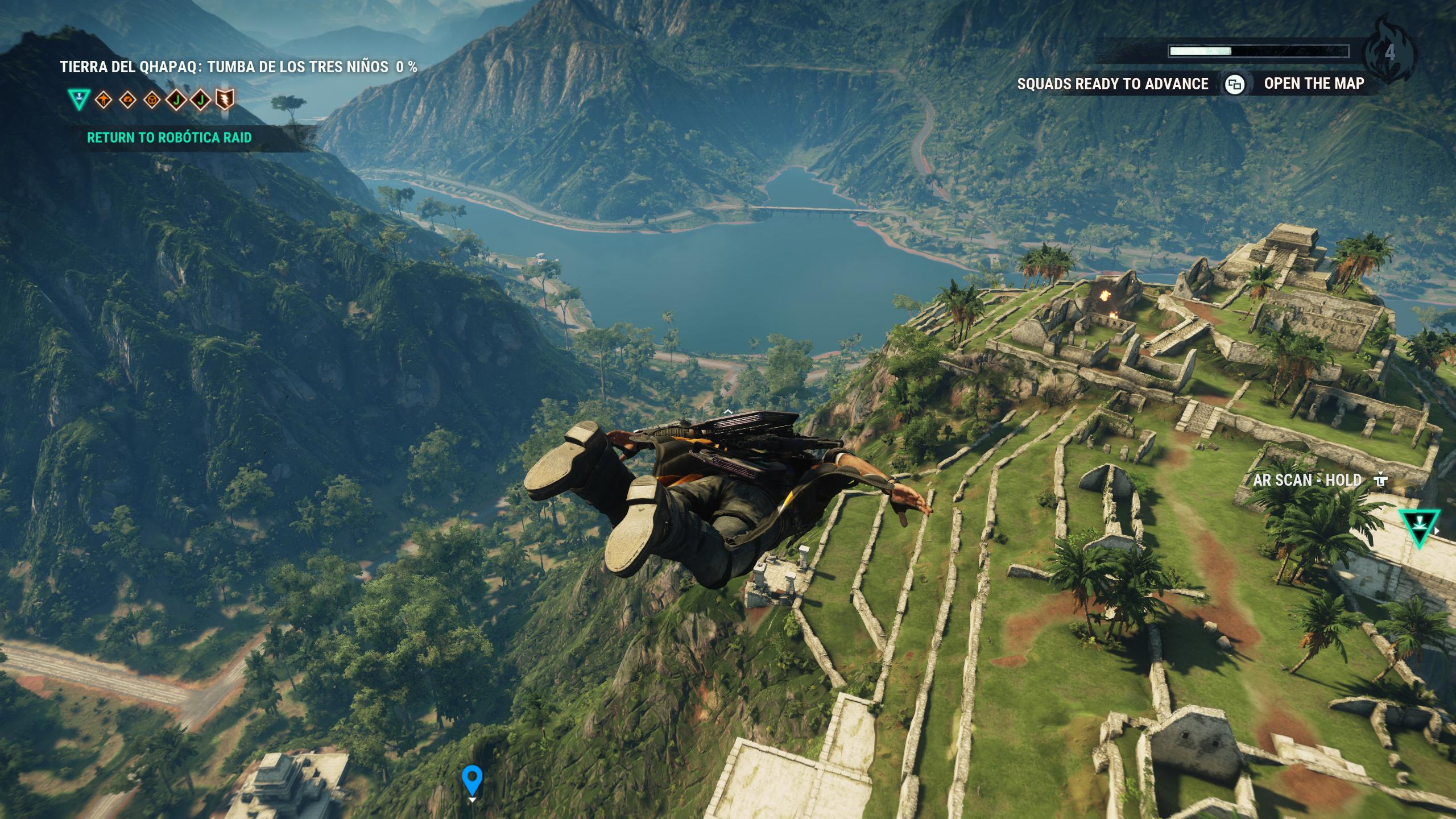This screenshot has height=819, width=1456.
Task: Select the steering wheel challenge icon
Action: (152, 100)
